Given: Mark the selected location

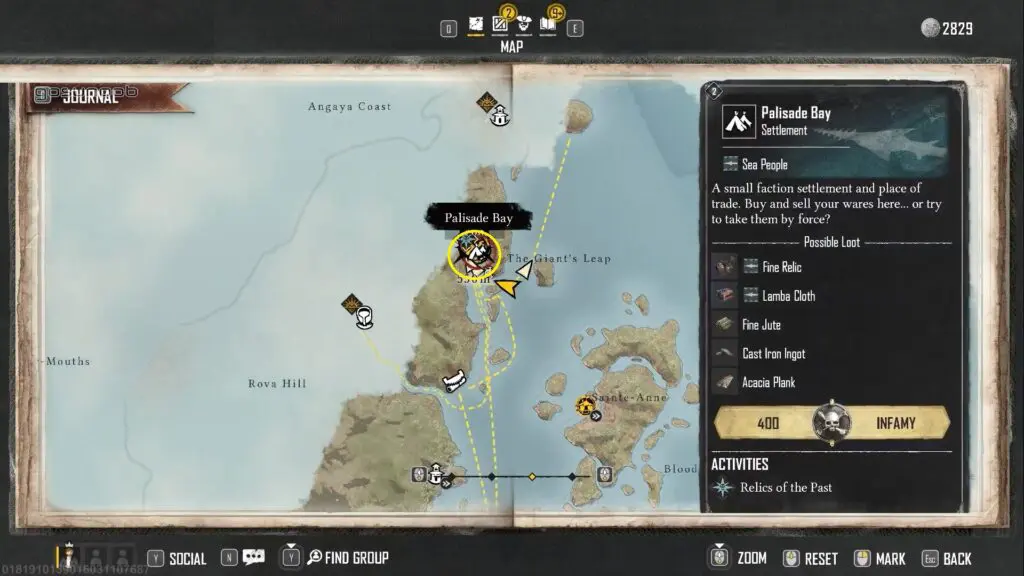Looking at the screenshot, I should pos(879,558).
